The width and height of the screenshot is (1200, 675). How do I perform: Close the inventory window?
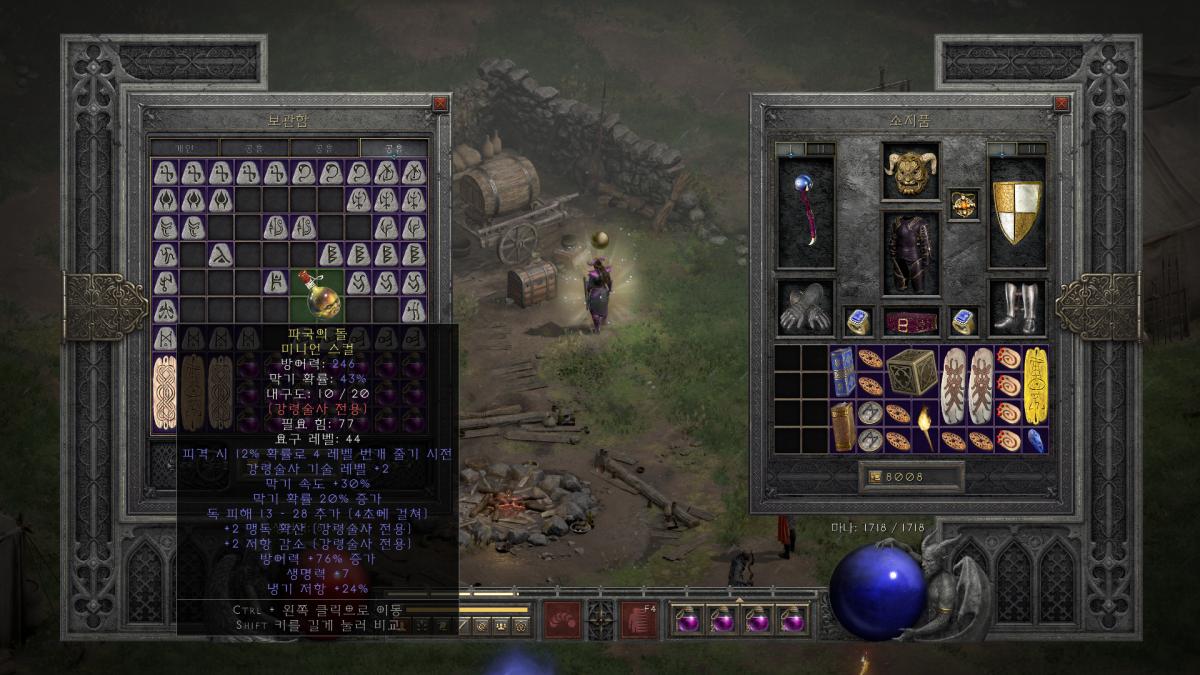(x=1061, y=104)
